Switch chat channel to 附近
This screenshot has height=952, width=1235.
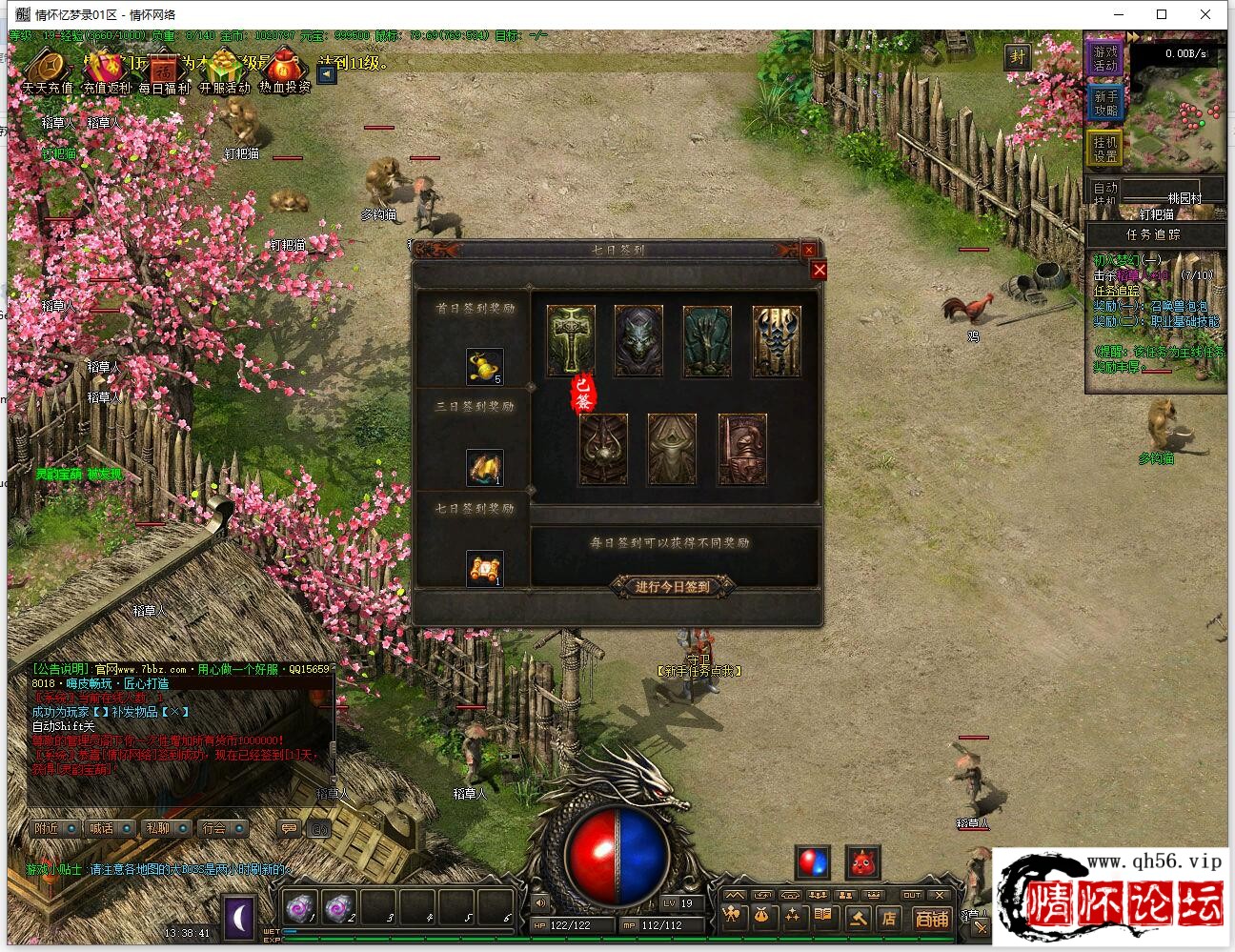pyautogui.click(x=54, y=828)
